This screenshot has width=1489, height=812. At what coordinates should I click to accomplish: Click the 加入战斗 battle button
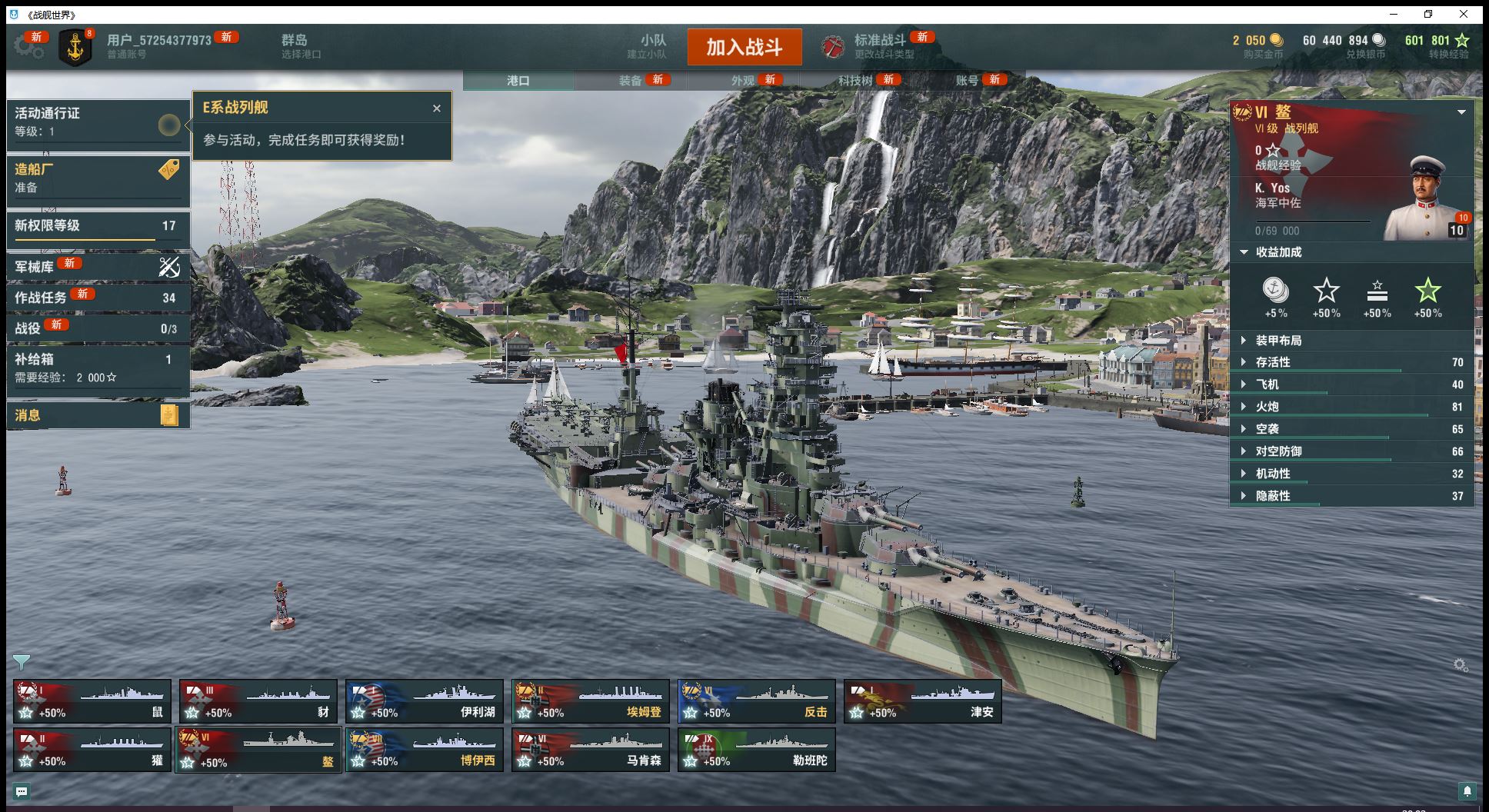coord(744,47)
